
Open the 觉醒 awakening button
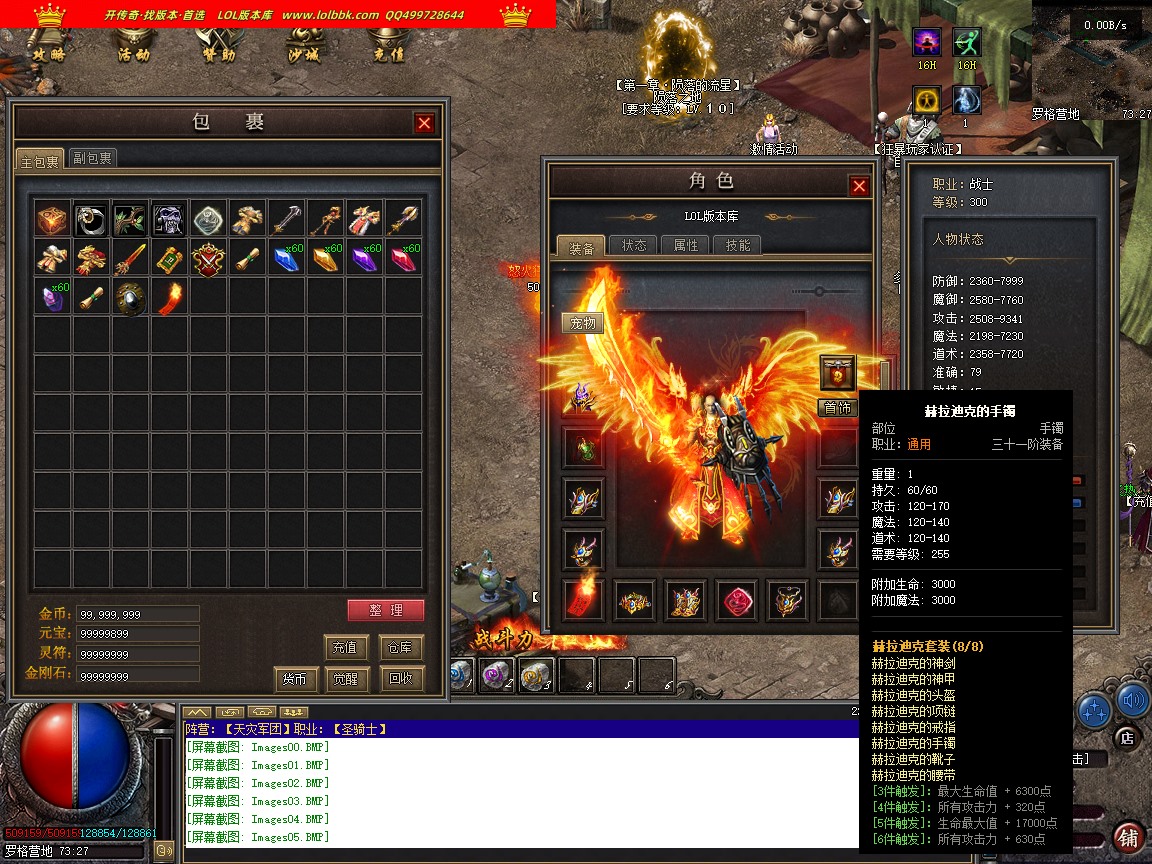pyautogui.click(x=346, y=679)
